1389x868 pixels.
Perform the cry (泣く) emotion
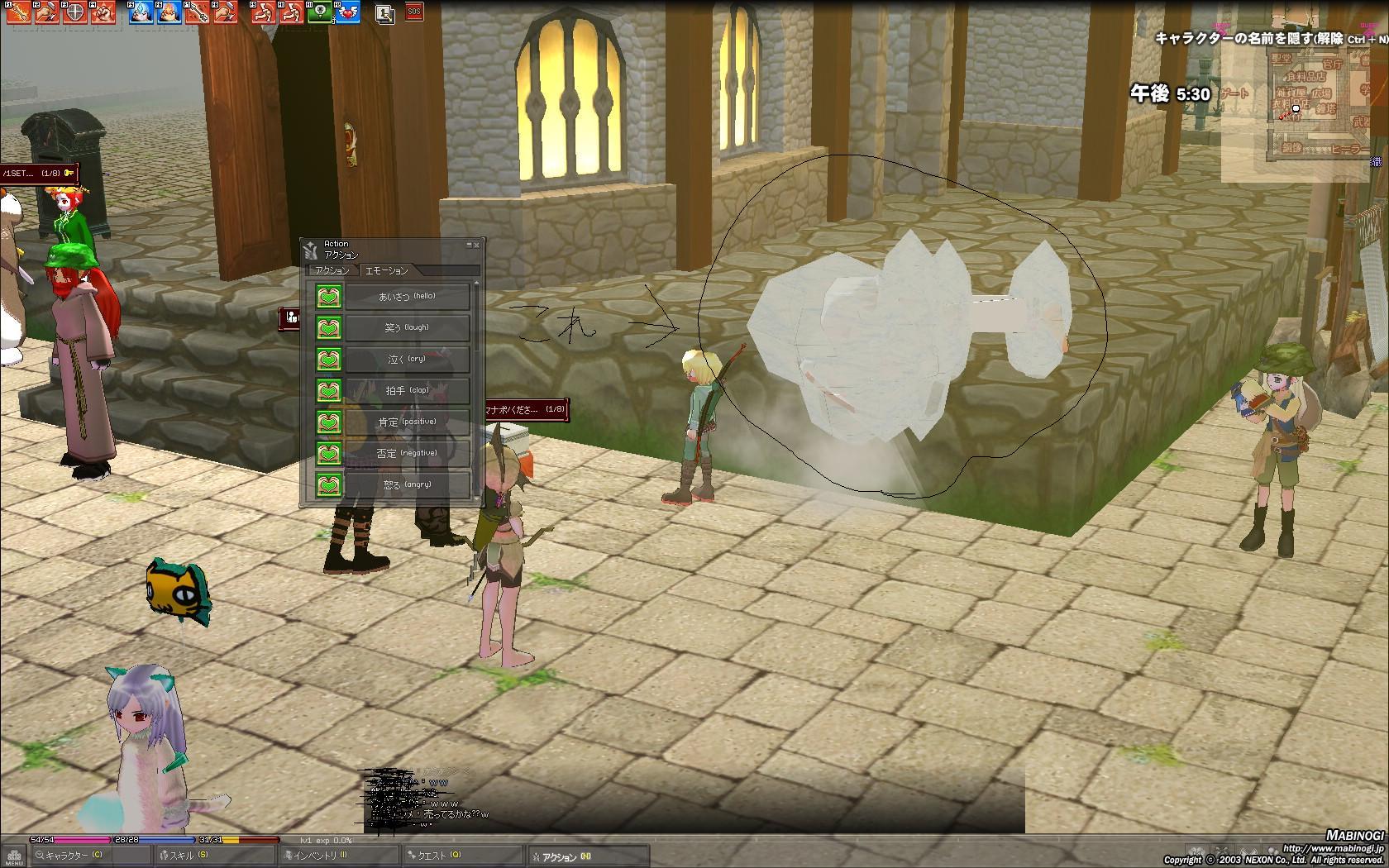point(407,359)
